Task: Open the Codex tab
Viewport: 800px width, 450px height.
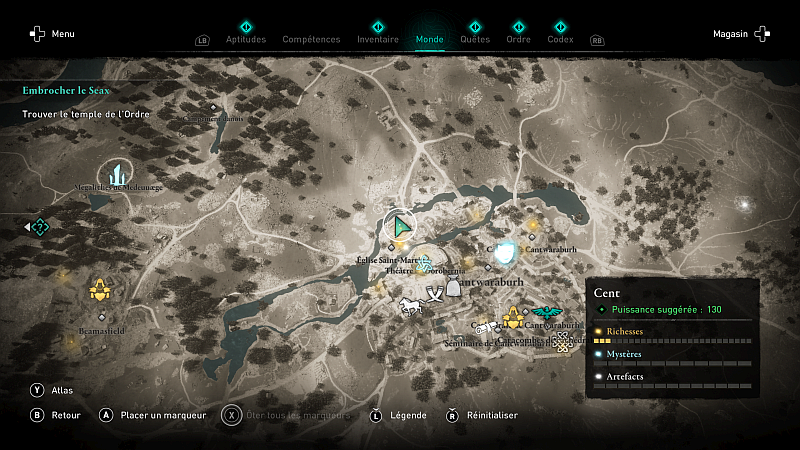Action: tap(560, 39)
